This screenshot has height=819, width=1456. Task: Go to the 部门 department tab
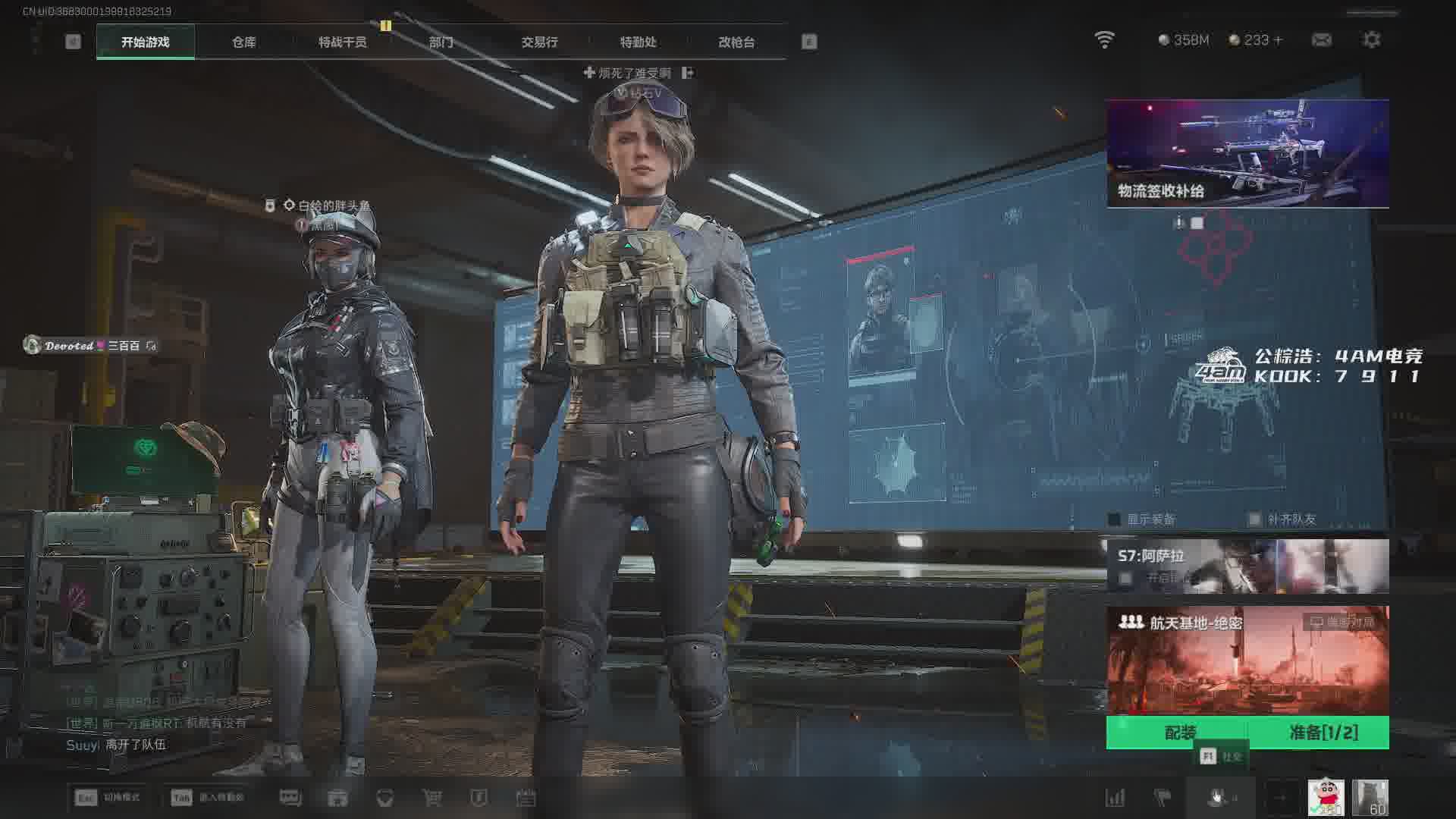[x=441, y=42]
